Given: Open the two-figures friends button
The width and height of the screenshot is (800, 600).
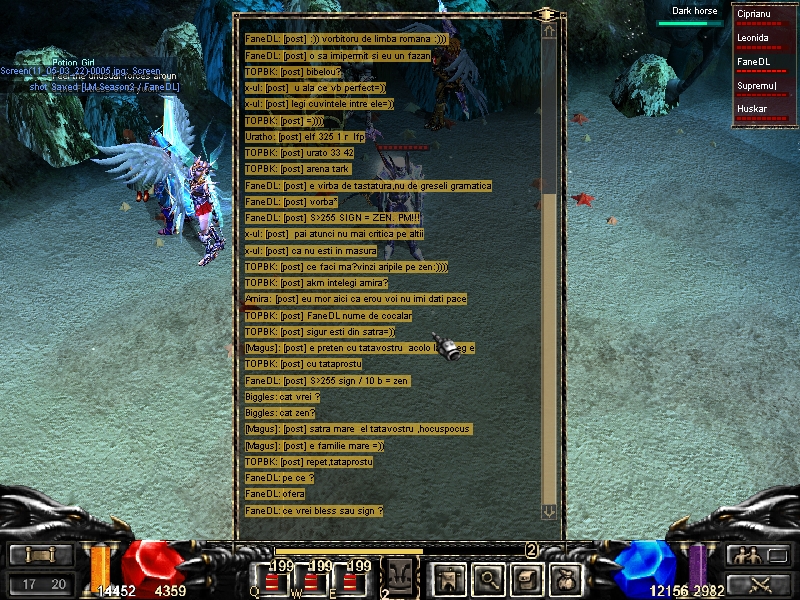Looking at the screenshot, I should pyautogui.click(x=742, y=555).
